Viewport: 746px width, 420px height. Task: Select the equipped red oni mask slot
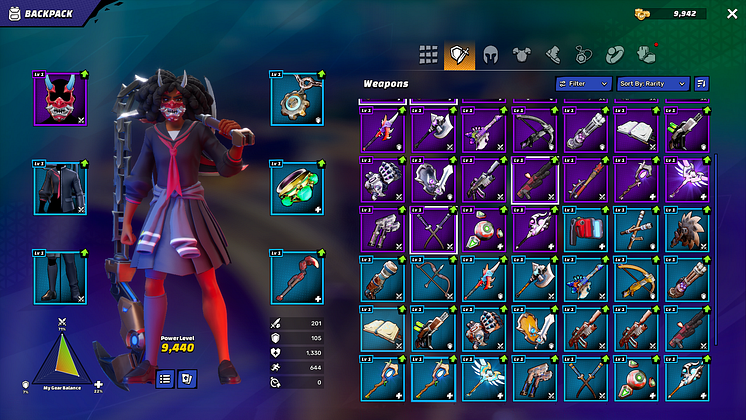click(x=60, y=98)
